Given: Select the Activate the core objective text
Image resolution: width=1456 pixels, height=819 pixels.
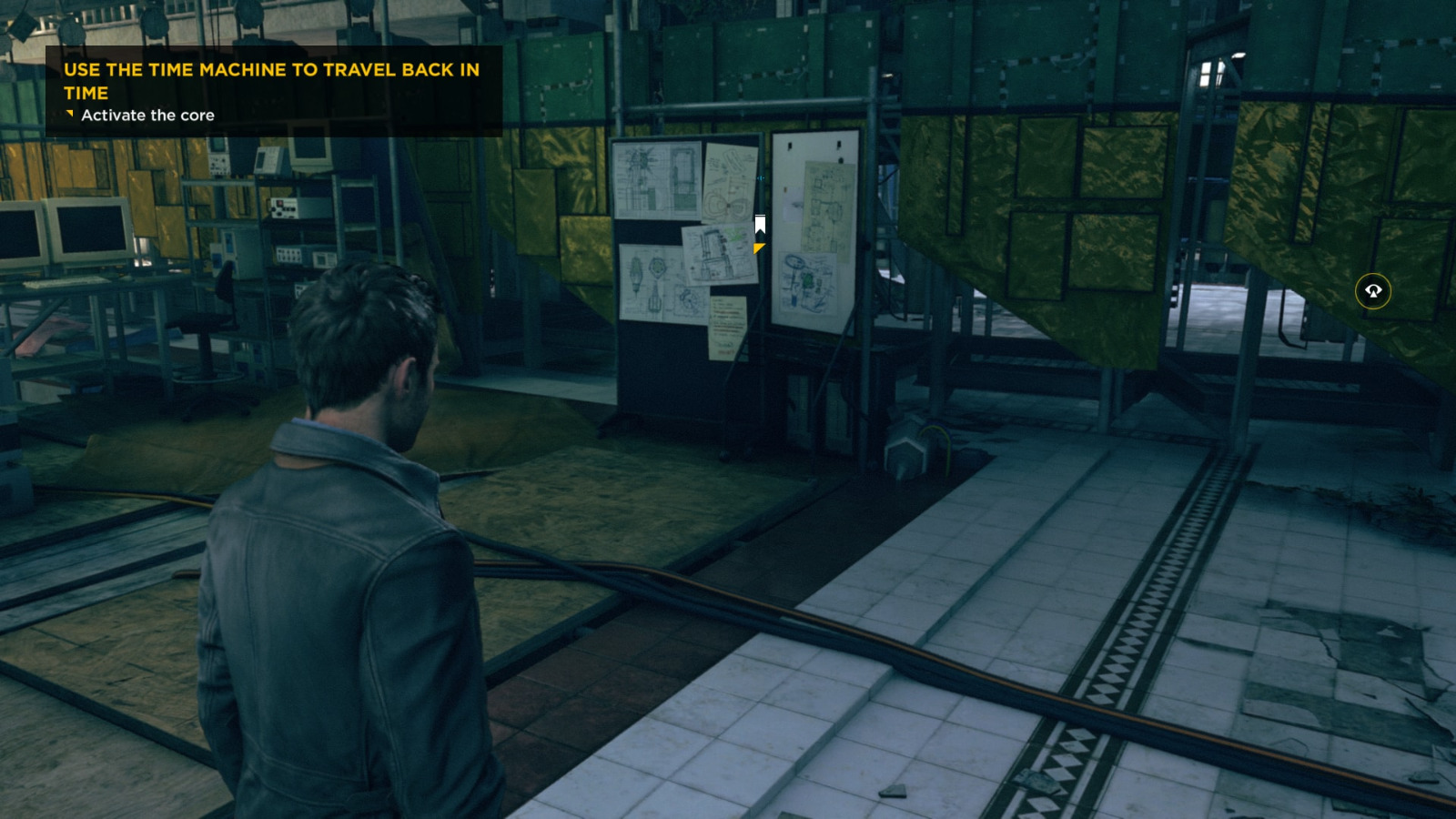Looking at the screenshot, I should coord(148,116).
